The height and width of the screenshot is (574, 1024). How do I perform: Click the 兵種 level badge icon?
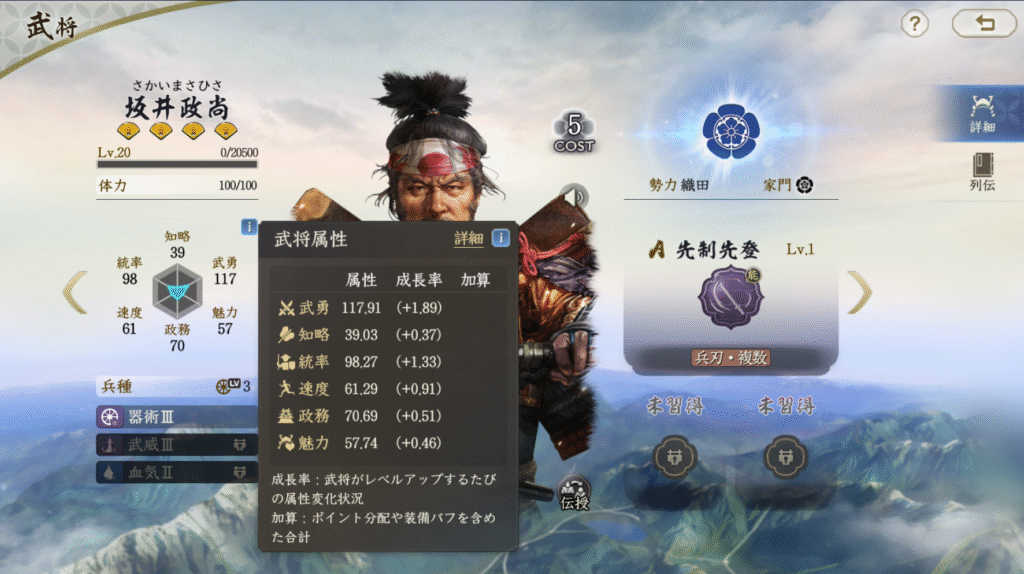(x=226, y=386)
